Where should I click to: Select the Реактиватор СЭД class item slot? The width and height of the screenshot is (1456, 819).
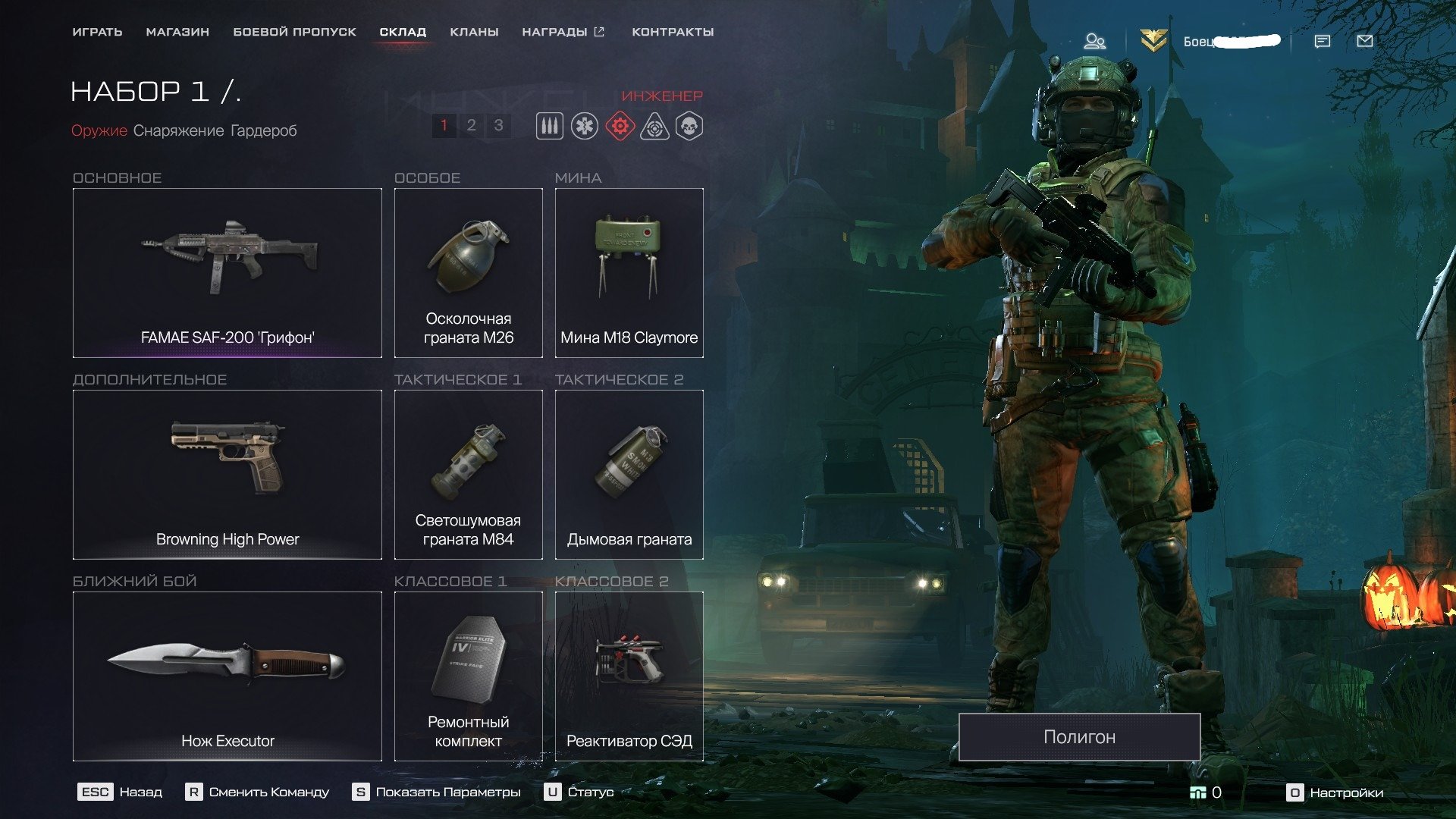point(629,676)
